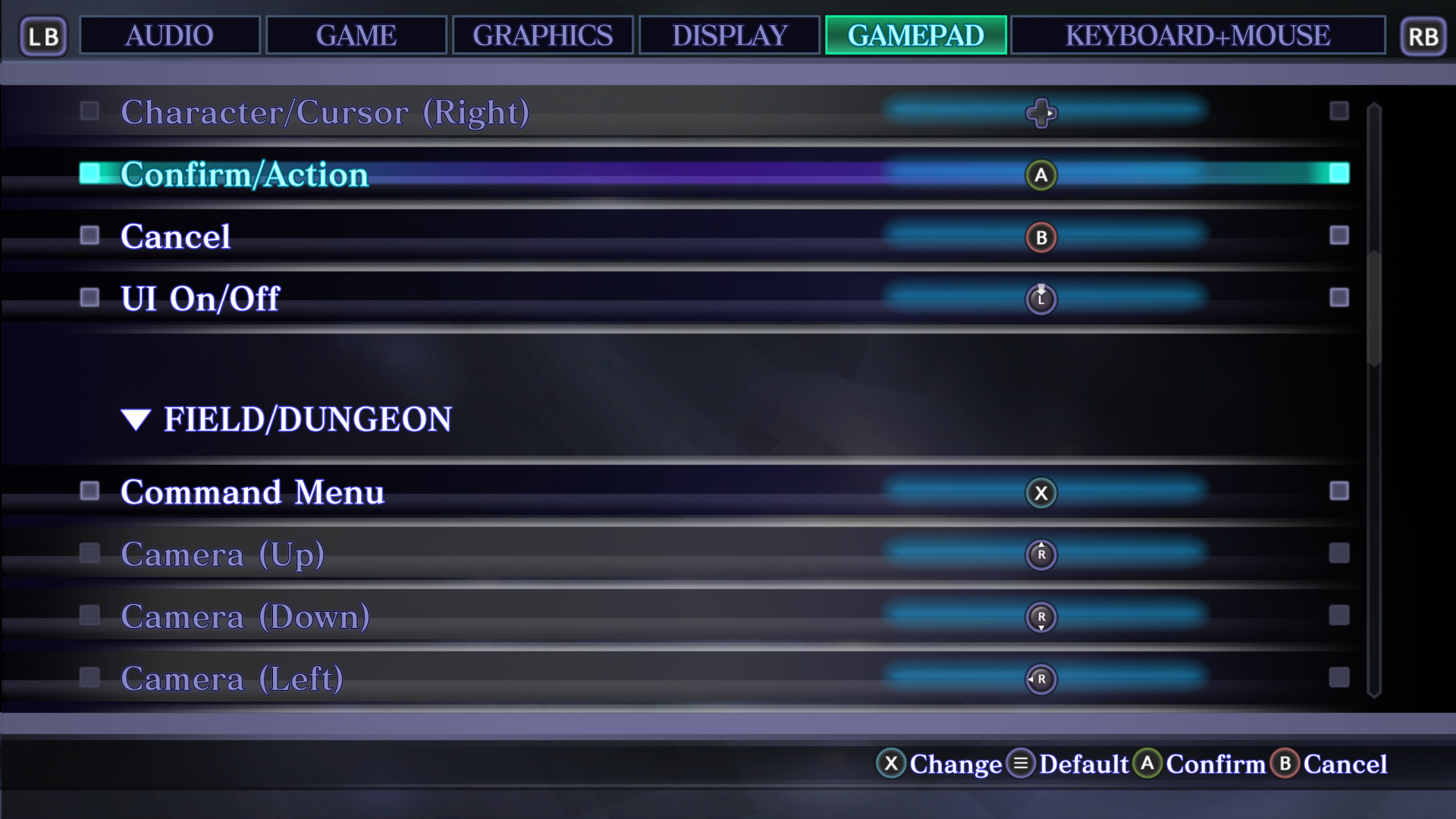Click the D-pad icon beside Character/Cursor (Right)
The height and width of the screenshot is (819, 1456).
(1041, 114)
